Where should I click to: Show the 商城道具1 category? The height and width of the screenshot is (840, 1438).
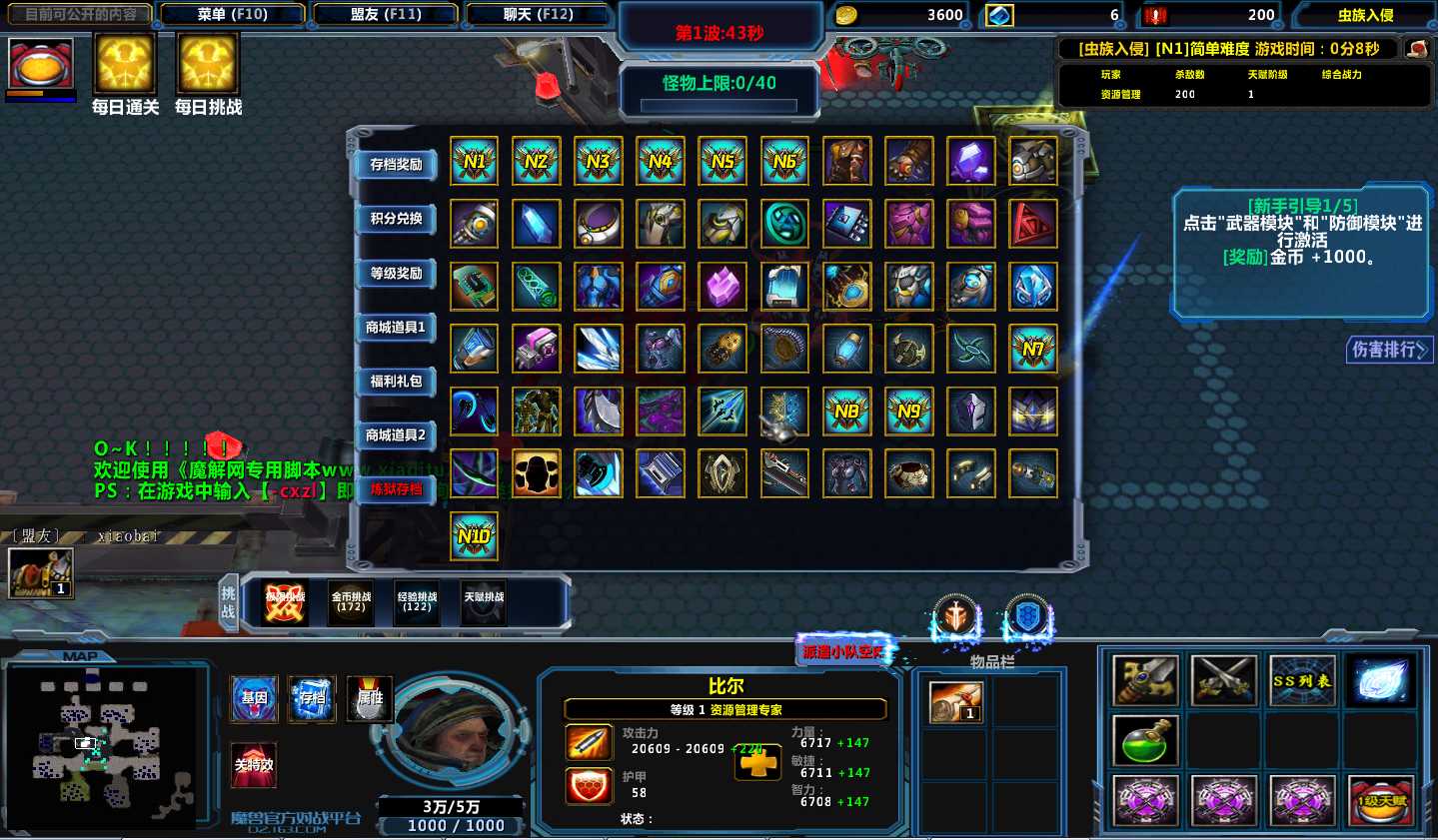pyautogui.click(x=396, y=328)
